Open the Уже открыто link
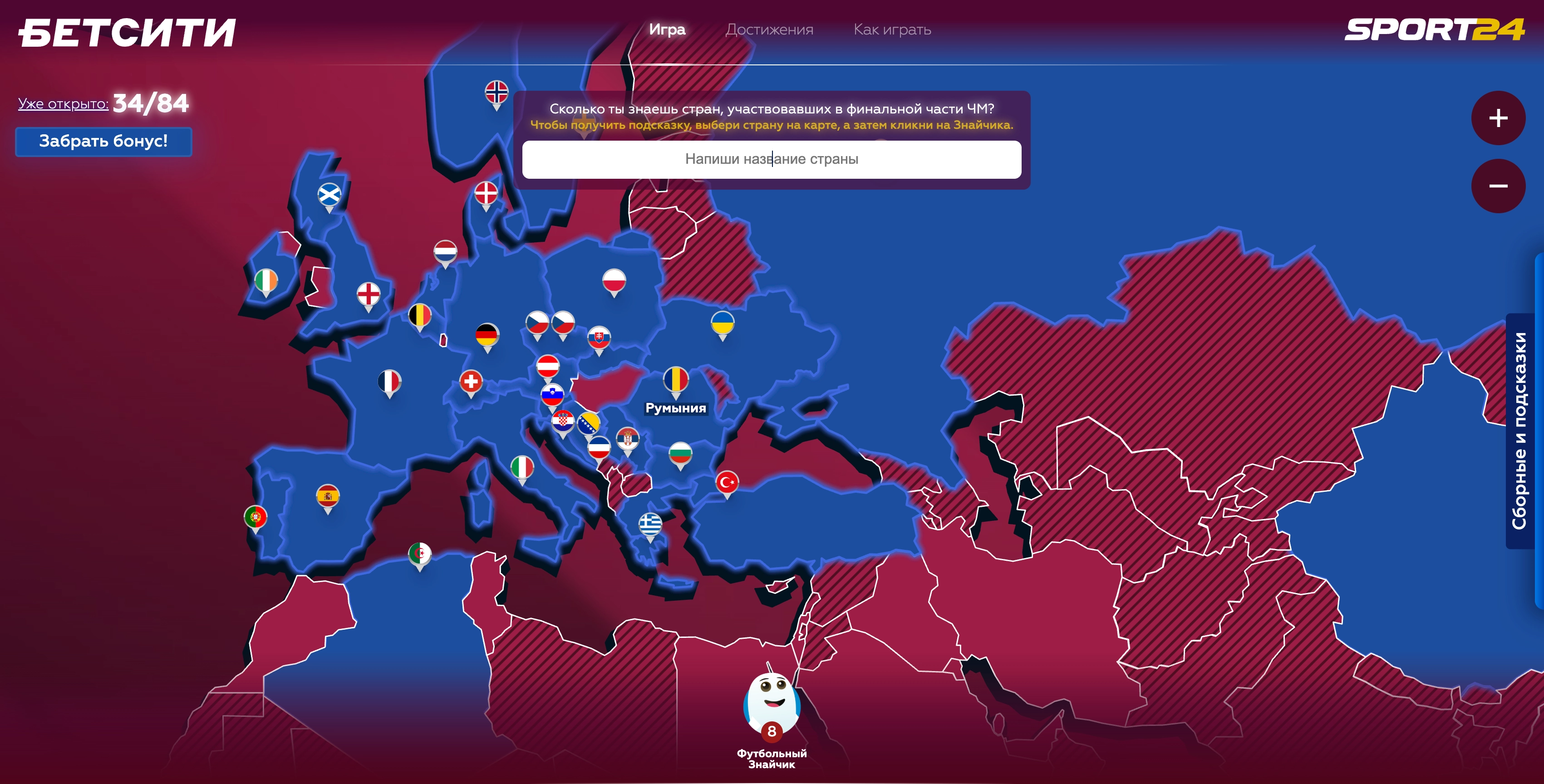Viewport: 1544px width, 784px height. click(63, 104)
